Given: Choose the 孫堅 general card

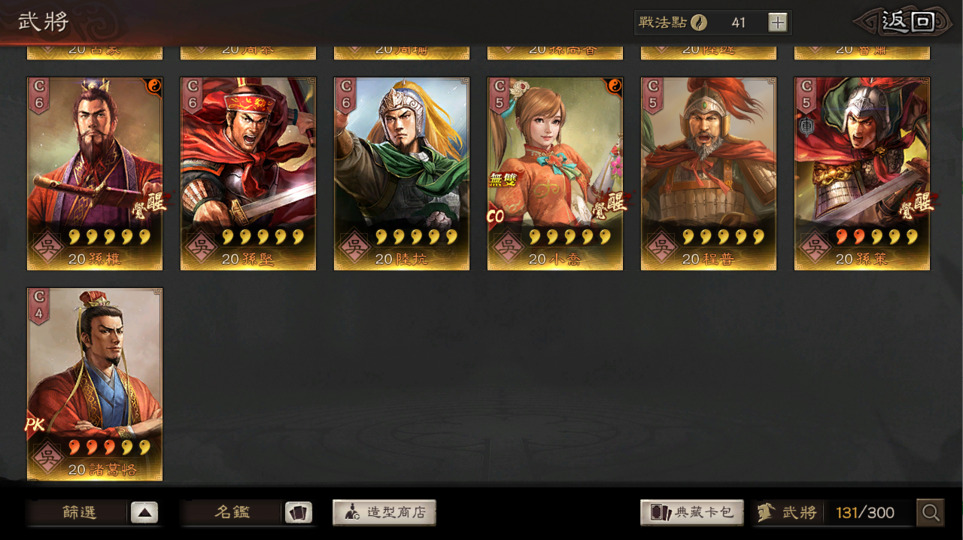Looking at the screenshot, I should (x=248, y=173).
